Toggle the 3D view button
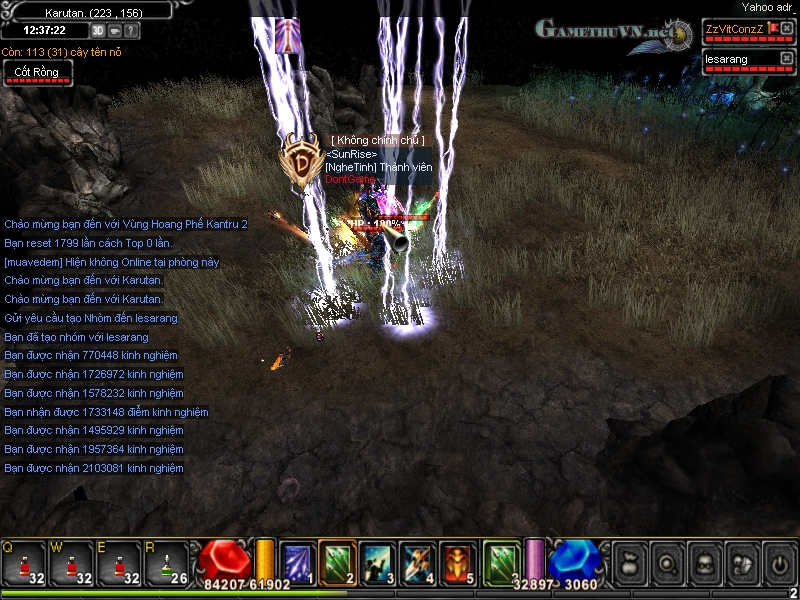This screenshot has height=600, width=800. pyautogui.click(x=98, y=30)
